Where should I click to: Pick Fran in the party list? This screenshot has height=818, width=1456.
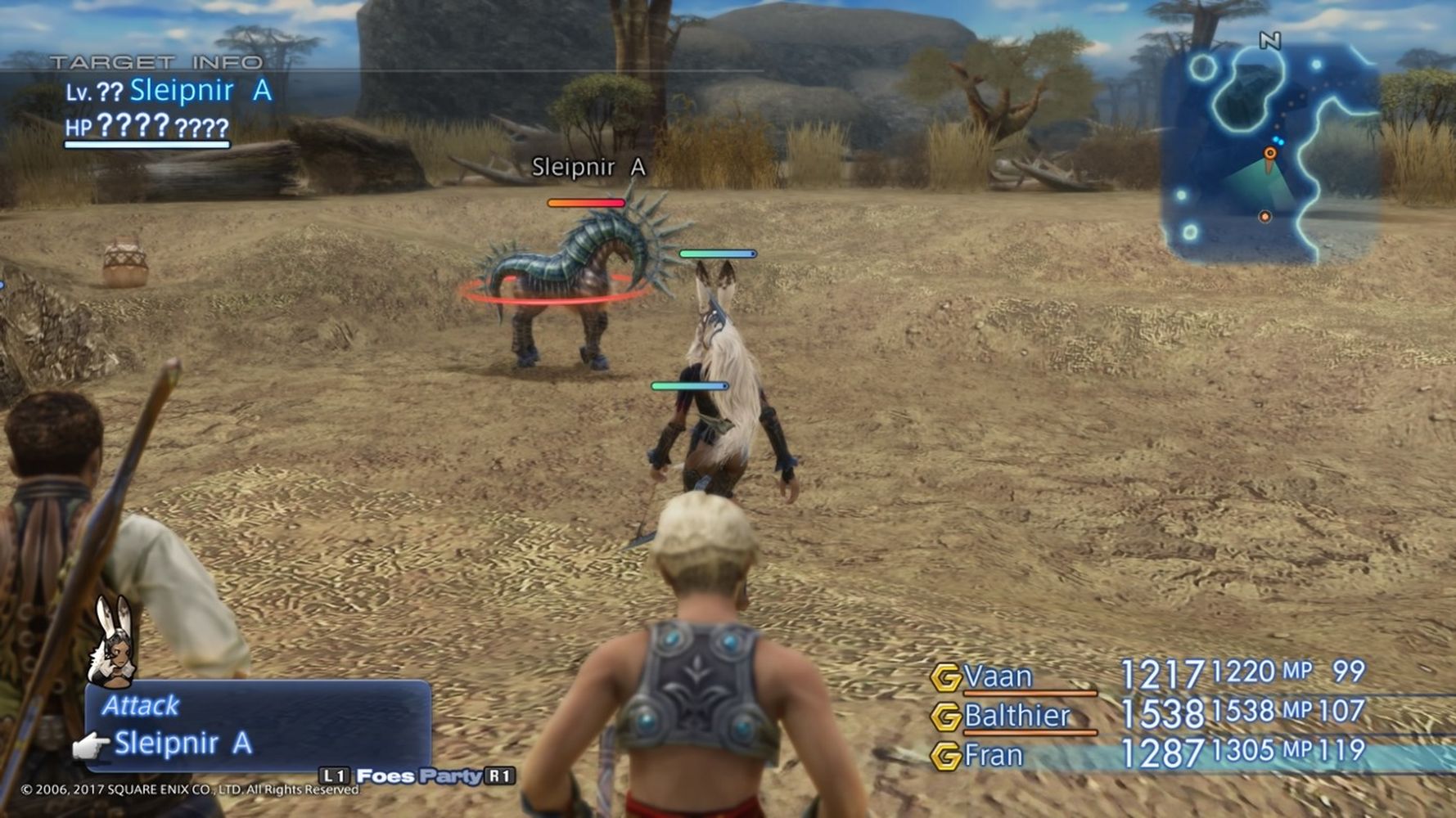pyautogui.click(x=993, y=754)
